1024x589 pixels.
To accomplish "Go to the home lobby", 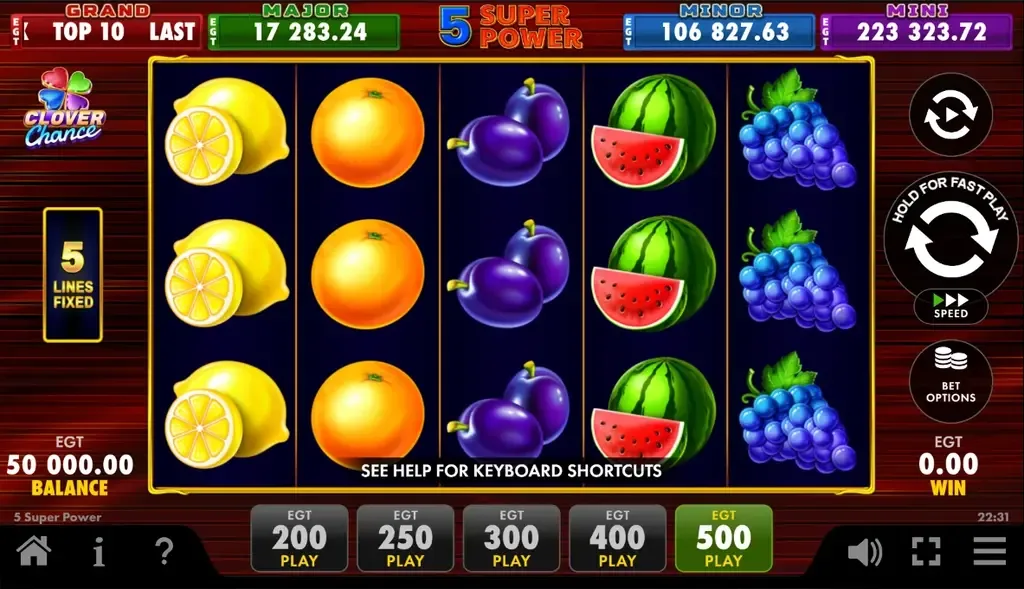I will pos(34,551).
